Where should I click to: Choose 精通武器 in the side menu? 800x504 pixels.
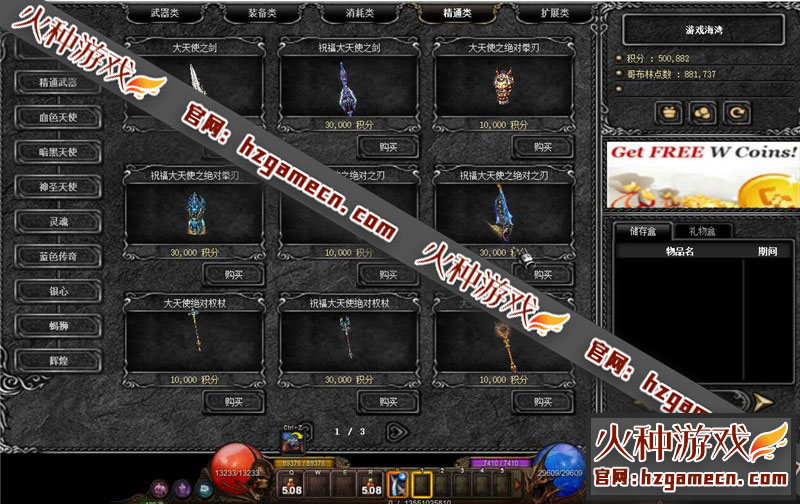57,82
